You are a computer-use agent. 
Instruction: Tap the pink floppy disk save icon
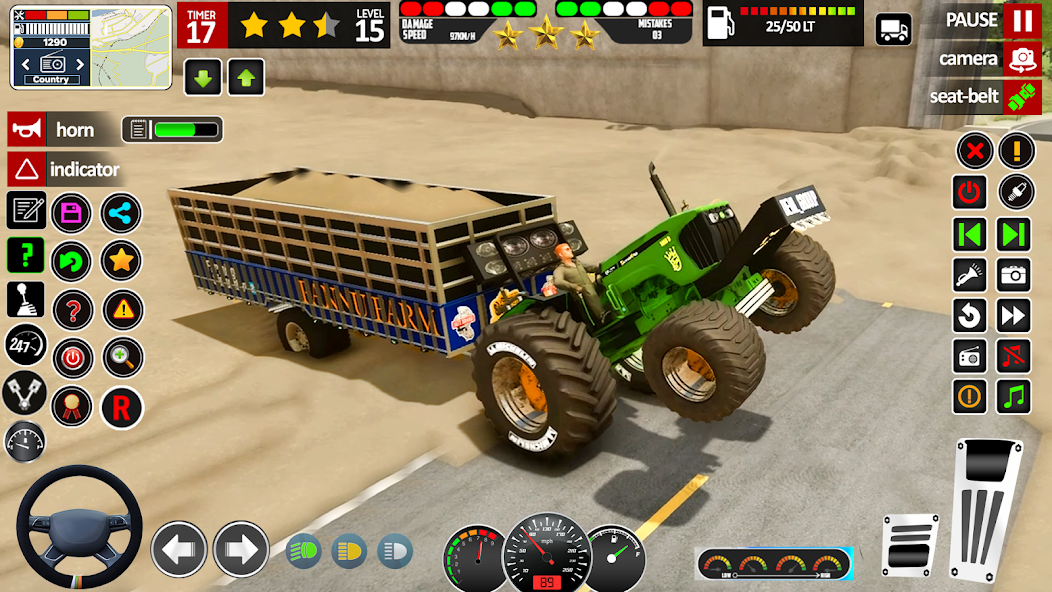(71, 212)
